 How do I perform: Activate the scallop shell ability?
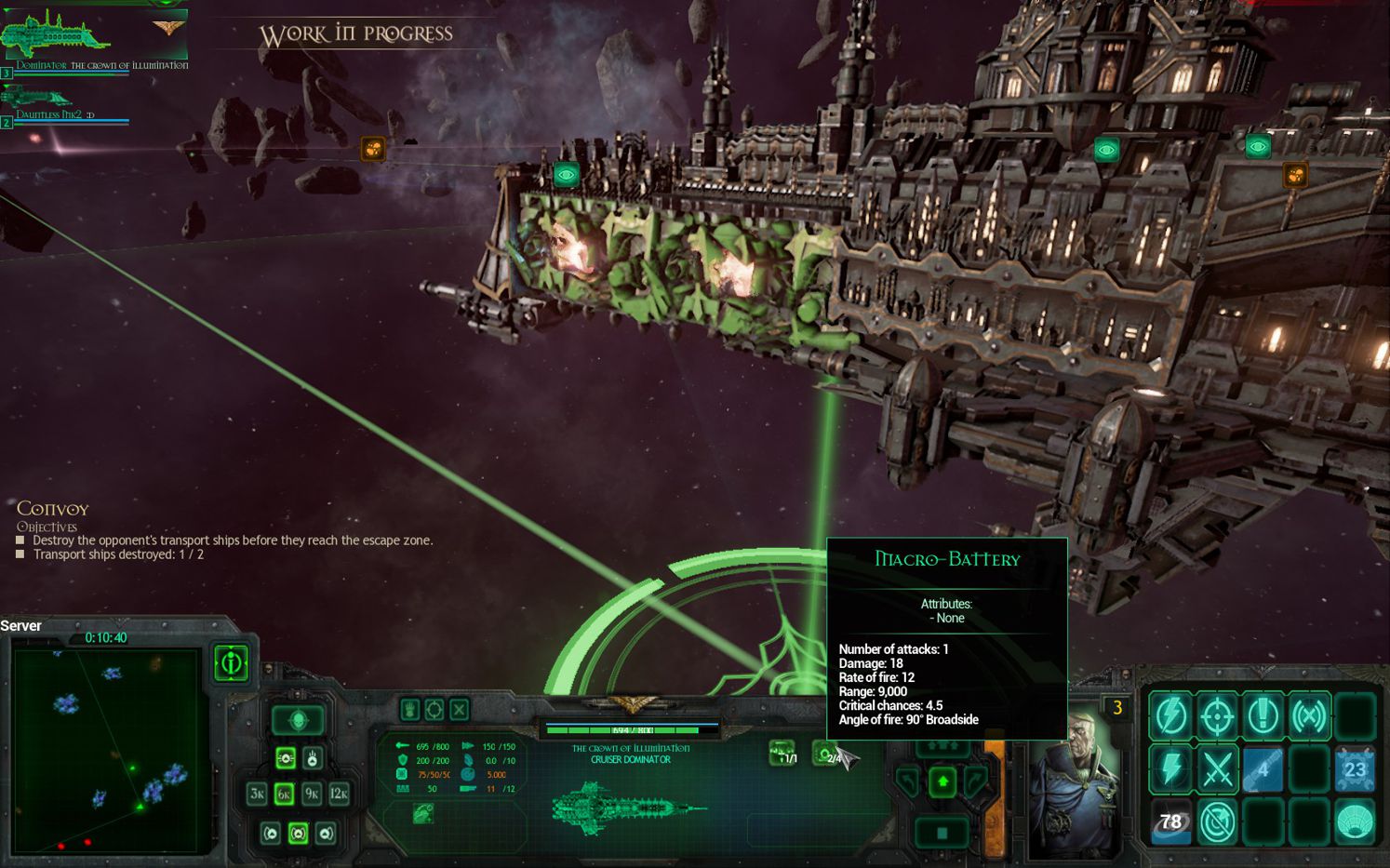tap(1355, 822)
